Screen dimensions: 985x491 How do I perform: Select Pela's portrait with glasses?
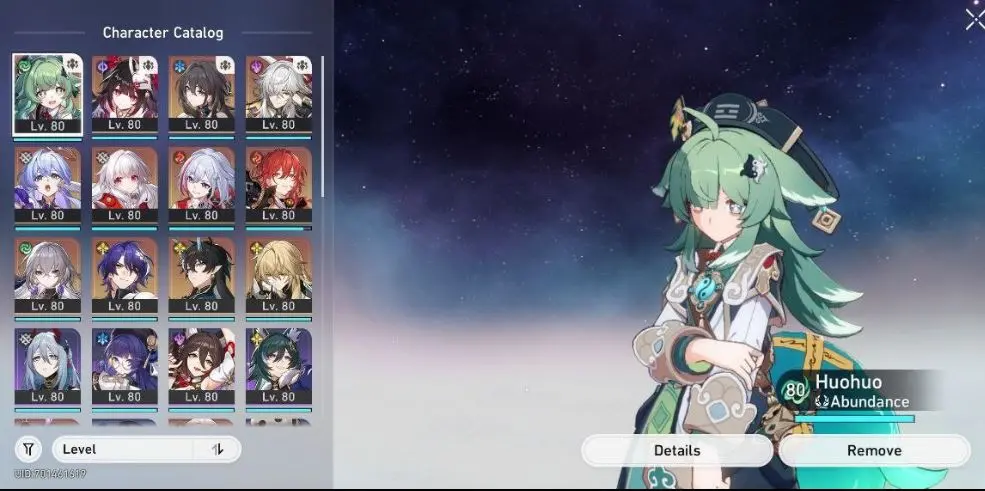pos(125,366)
